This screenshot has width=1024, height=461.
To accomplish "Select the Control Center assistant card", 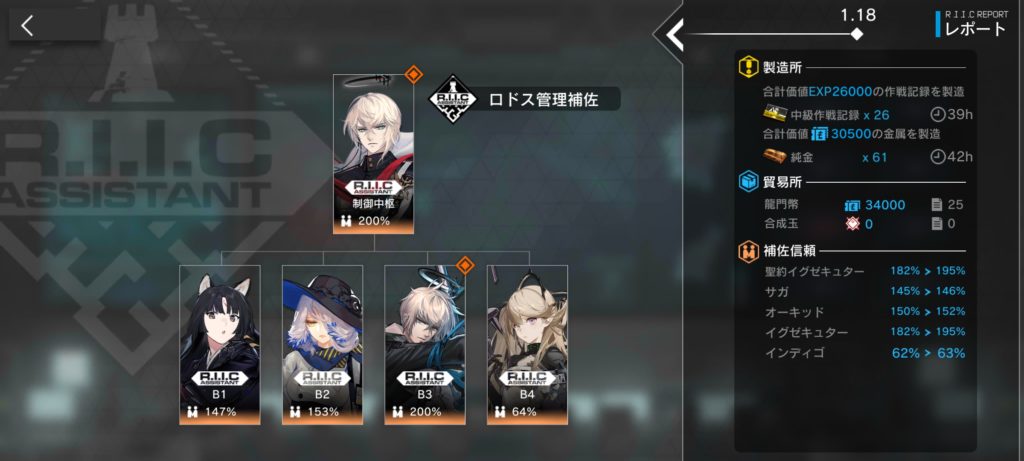I will 376,154.
